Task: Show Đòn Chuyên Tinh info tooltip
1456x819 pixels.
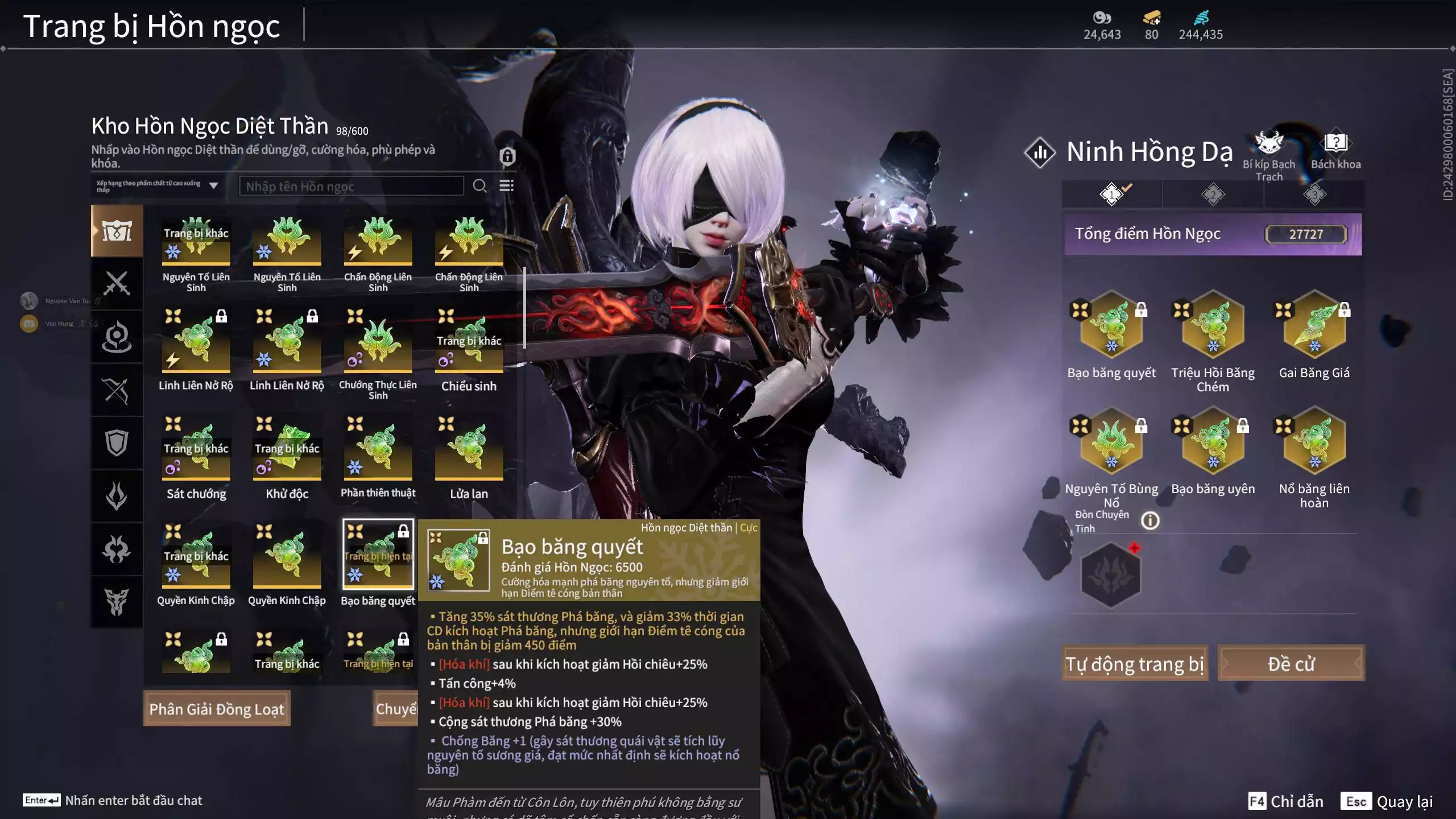Action: coord(1150,520)
